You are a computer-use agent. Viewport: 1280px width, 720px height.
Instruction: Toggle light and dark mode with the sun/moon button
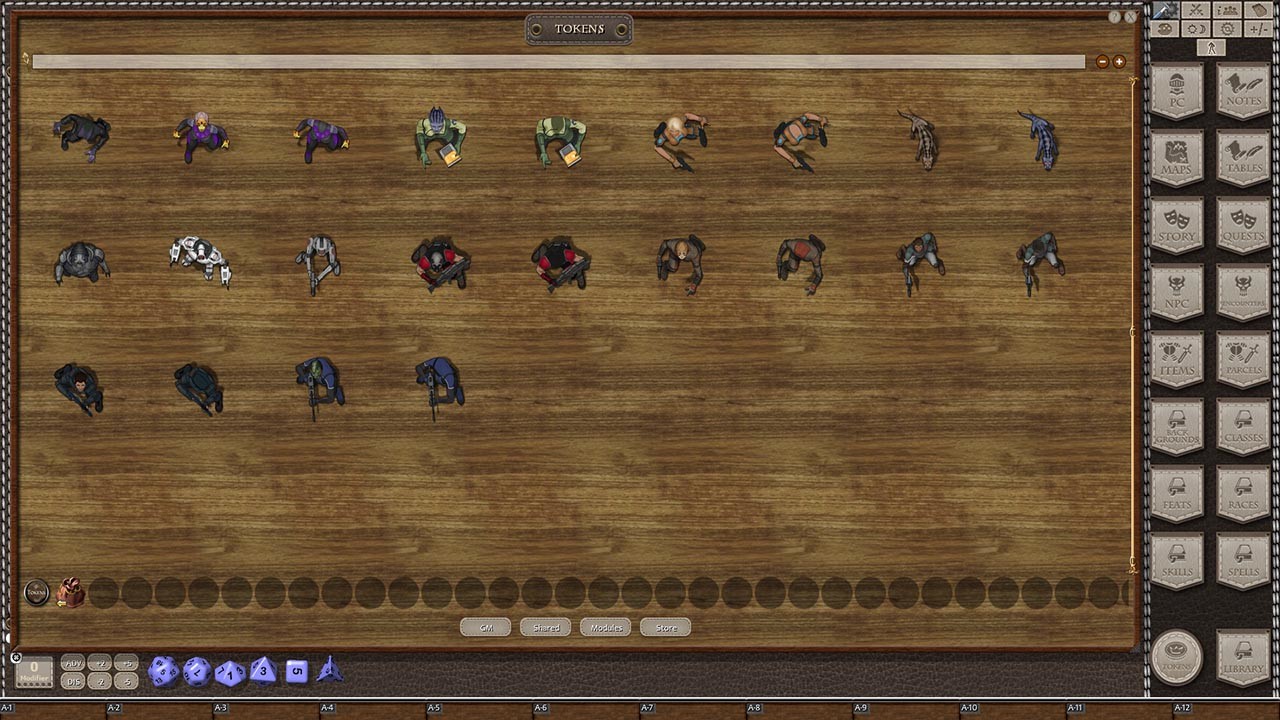1195,29
